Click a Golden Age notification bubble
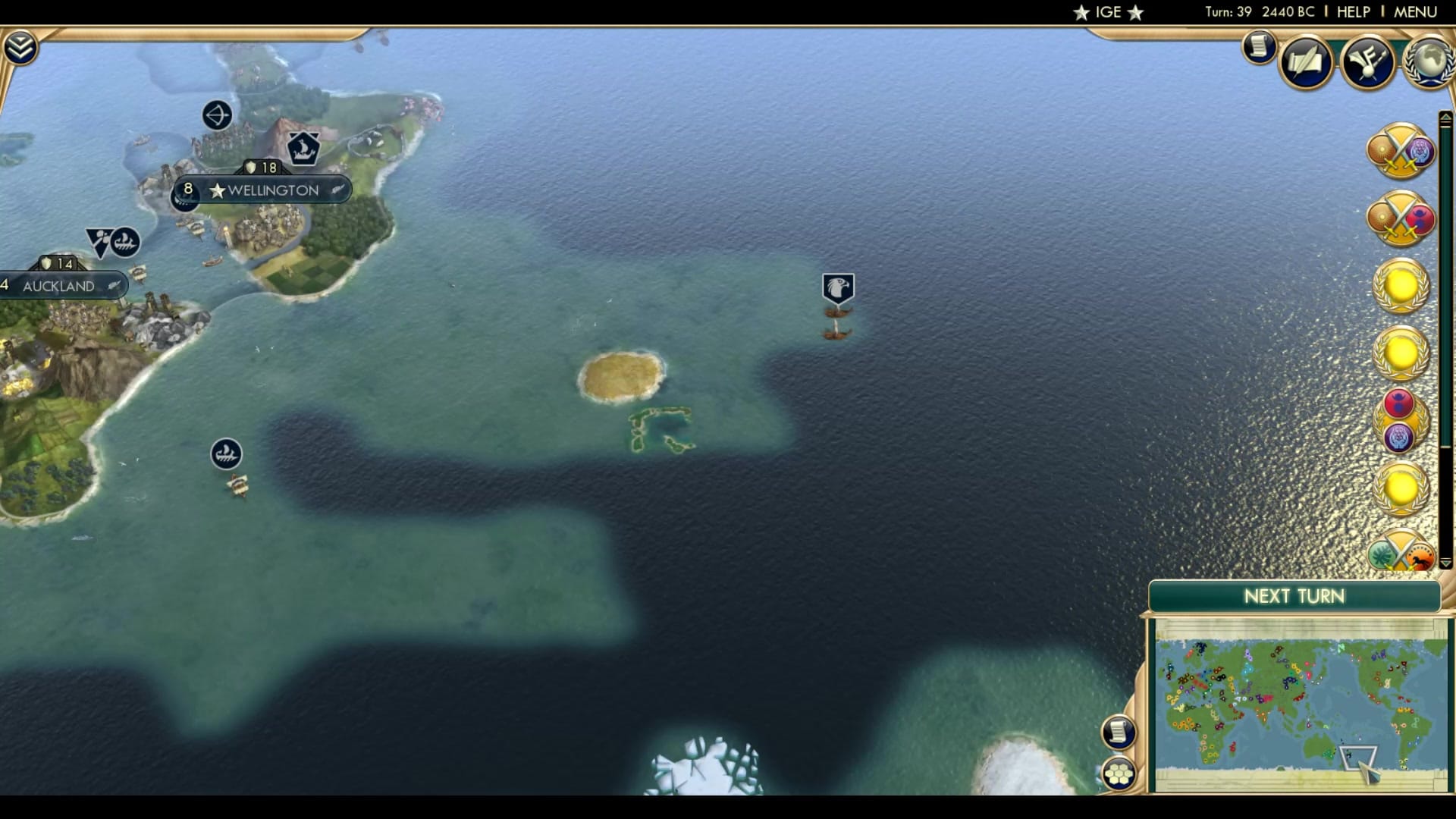The image size is (1456, 819). tap(1401, 284)
